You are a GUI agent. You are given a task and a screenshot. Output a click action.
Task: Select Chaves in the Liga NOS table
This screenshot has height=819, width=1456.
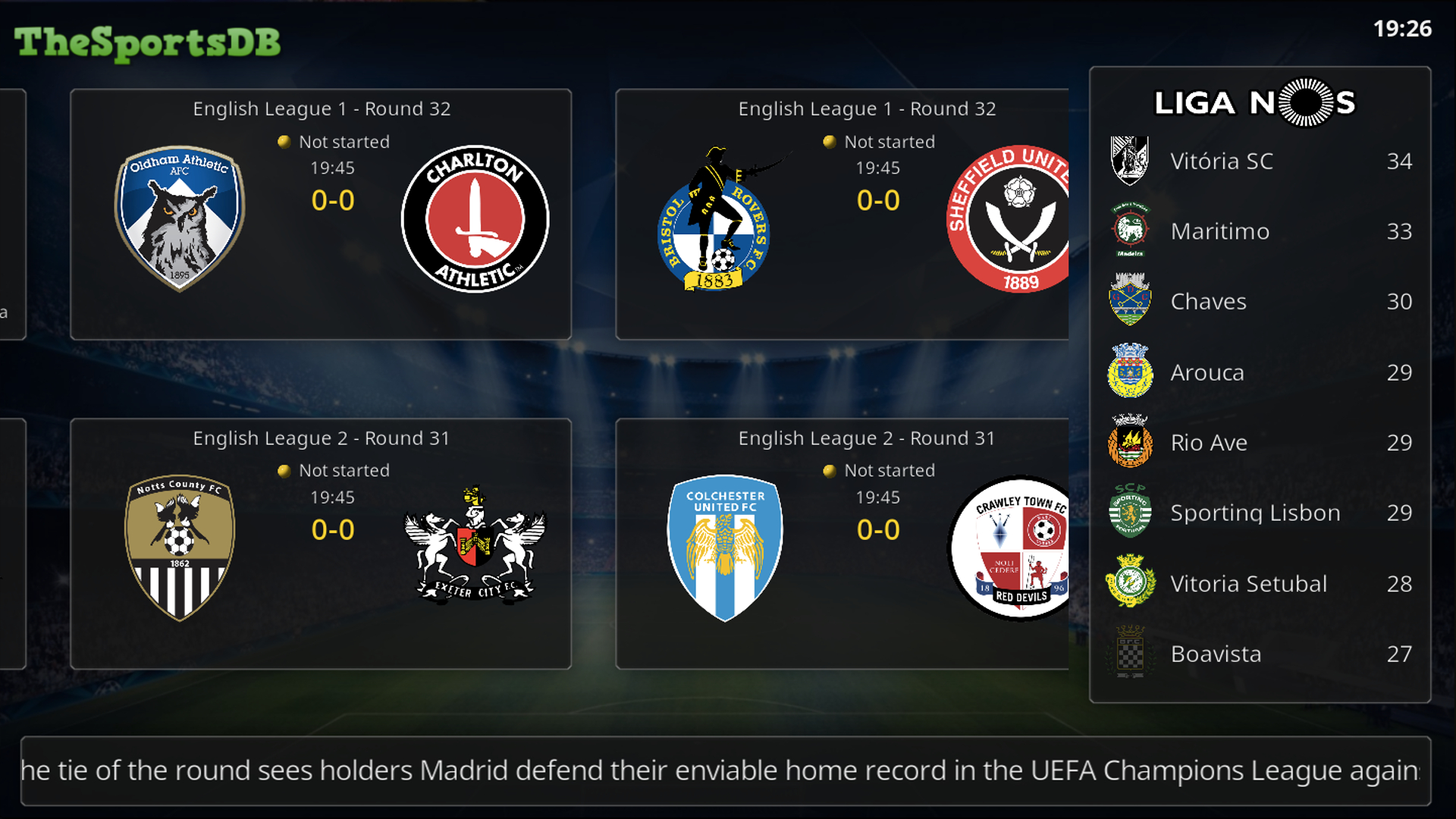[x=1260, y=302]
